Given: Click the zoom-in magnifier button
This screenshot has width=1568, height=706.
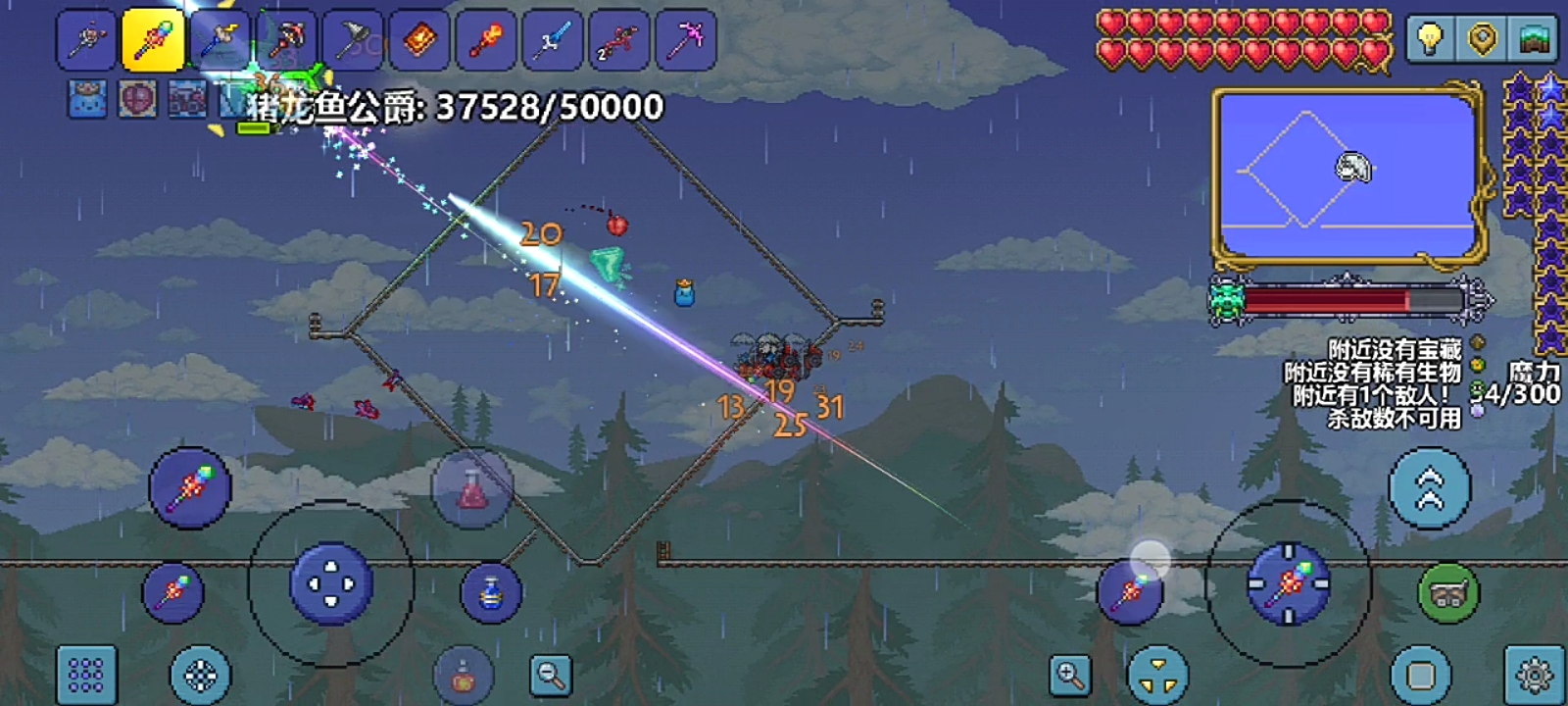Looking at the screenshot, I should [1069, 675].
